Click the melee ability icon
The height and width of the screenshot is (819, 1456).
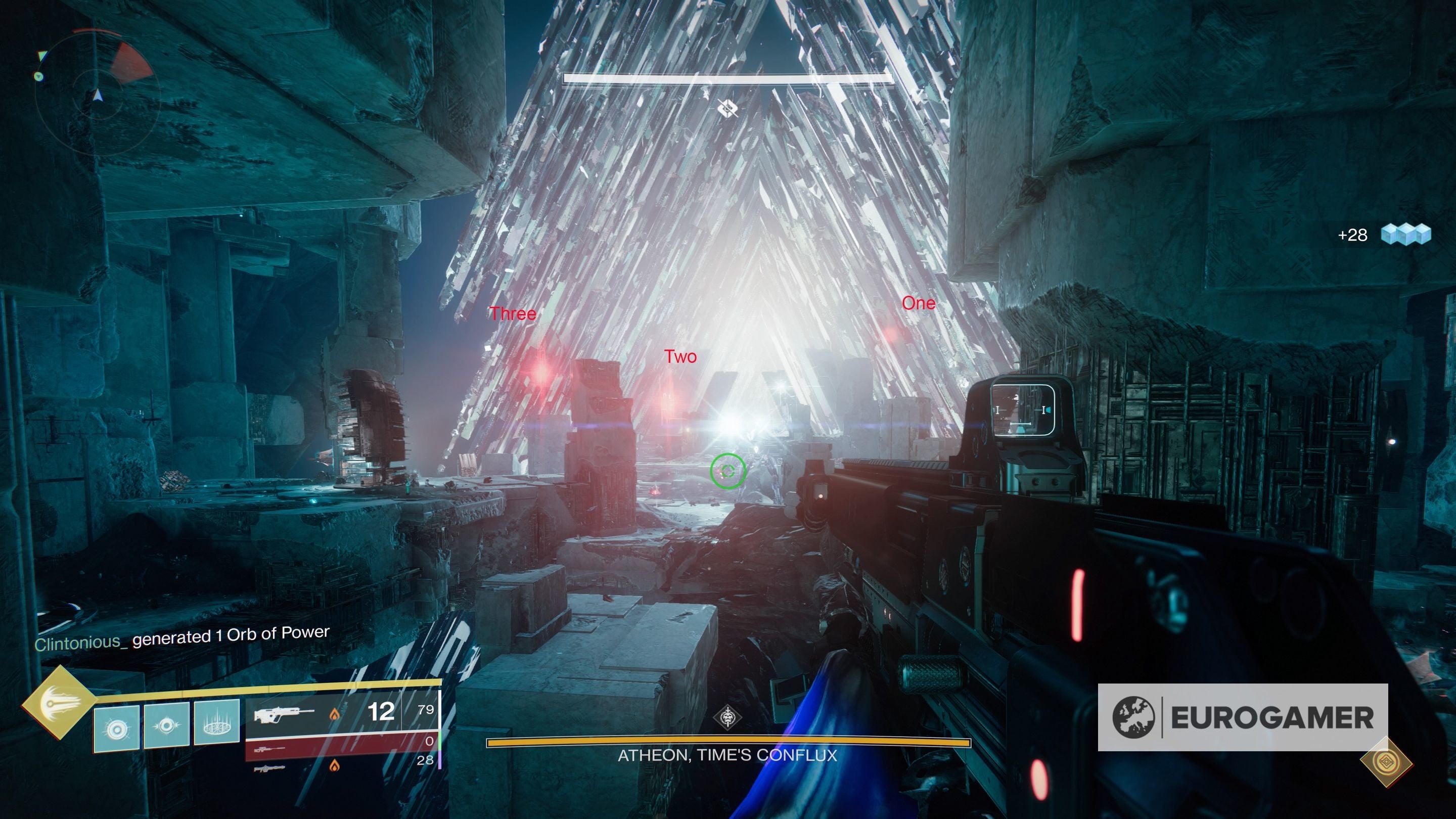coord(168,726)
